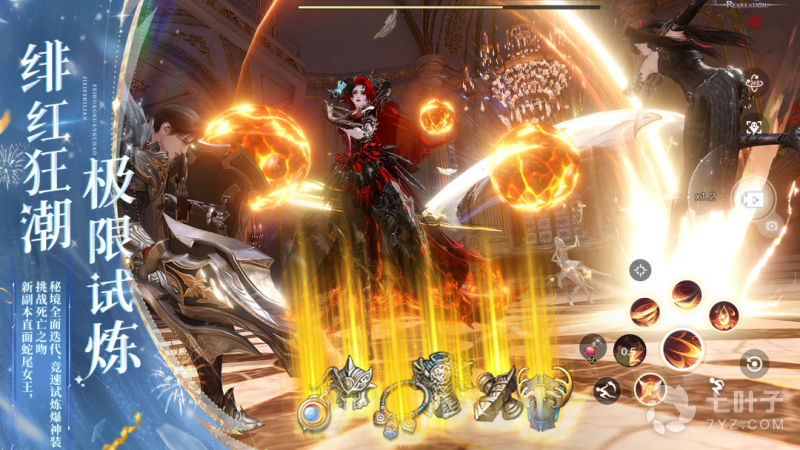Use the large central basic attack button
800x450 pixels.
tap(682, 348)
